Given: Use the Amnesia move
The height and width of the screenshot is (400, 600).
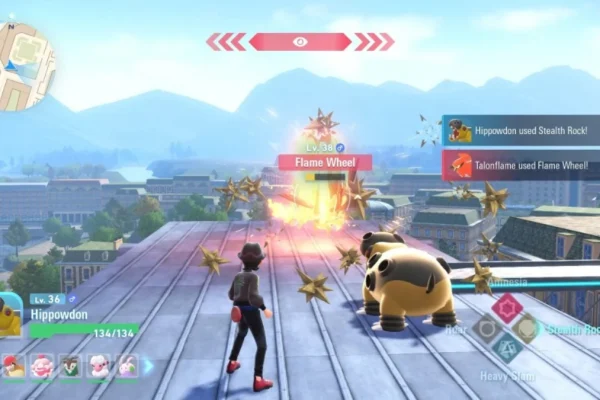Looking at the screenshot, I should pyautogui.click(x=506, y=306).
